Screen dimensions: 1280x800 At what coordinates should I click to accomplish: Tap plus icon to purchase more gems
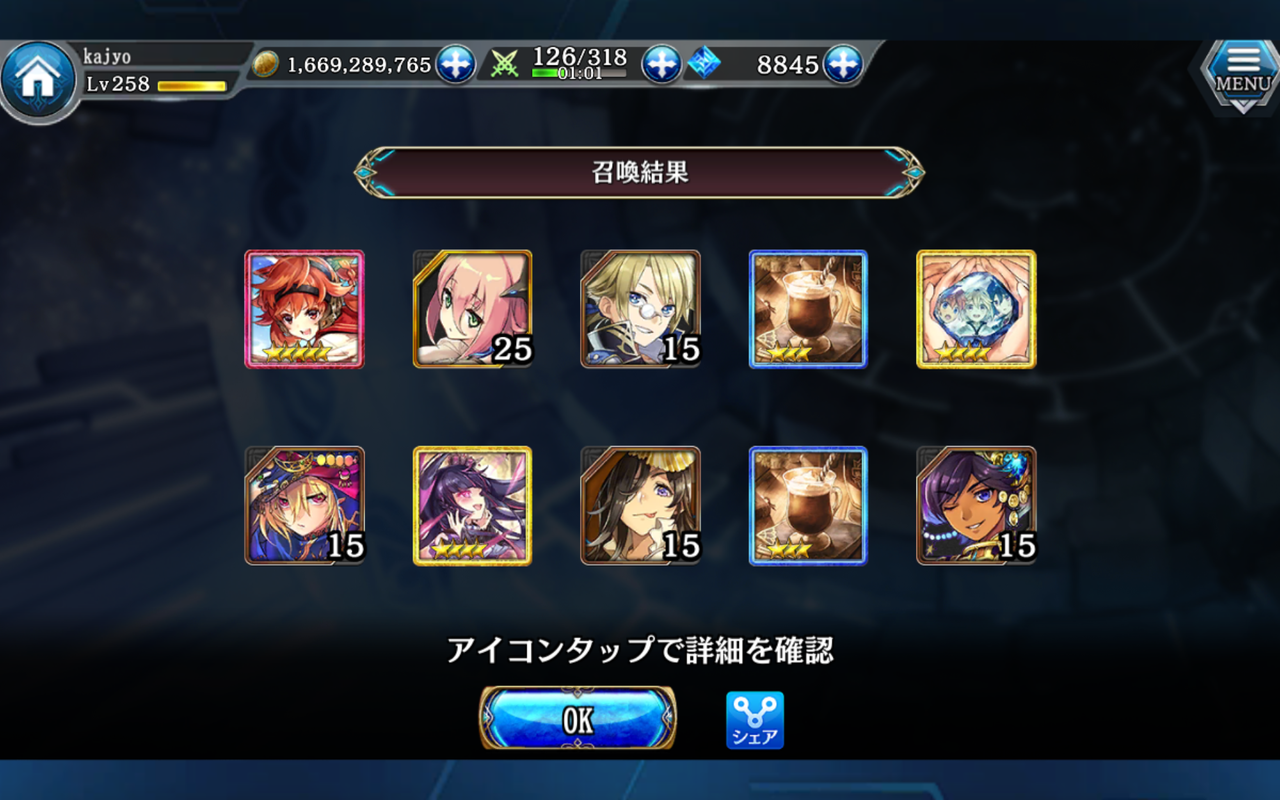[843, 63]
